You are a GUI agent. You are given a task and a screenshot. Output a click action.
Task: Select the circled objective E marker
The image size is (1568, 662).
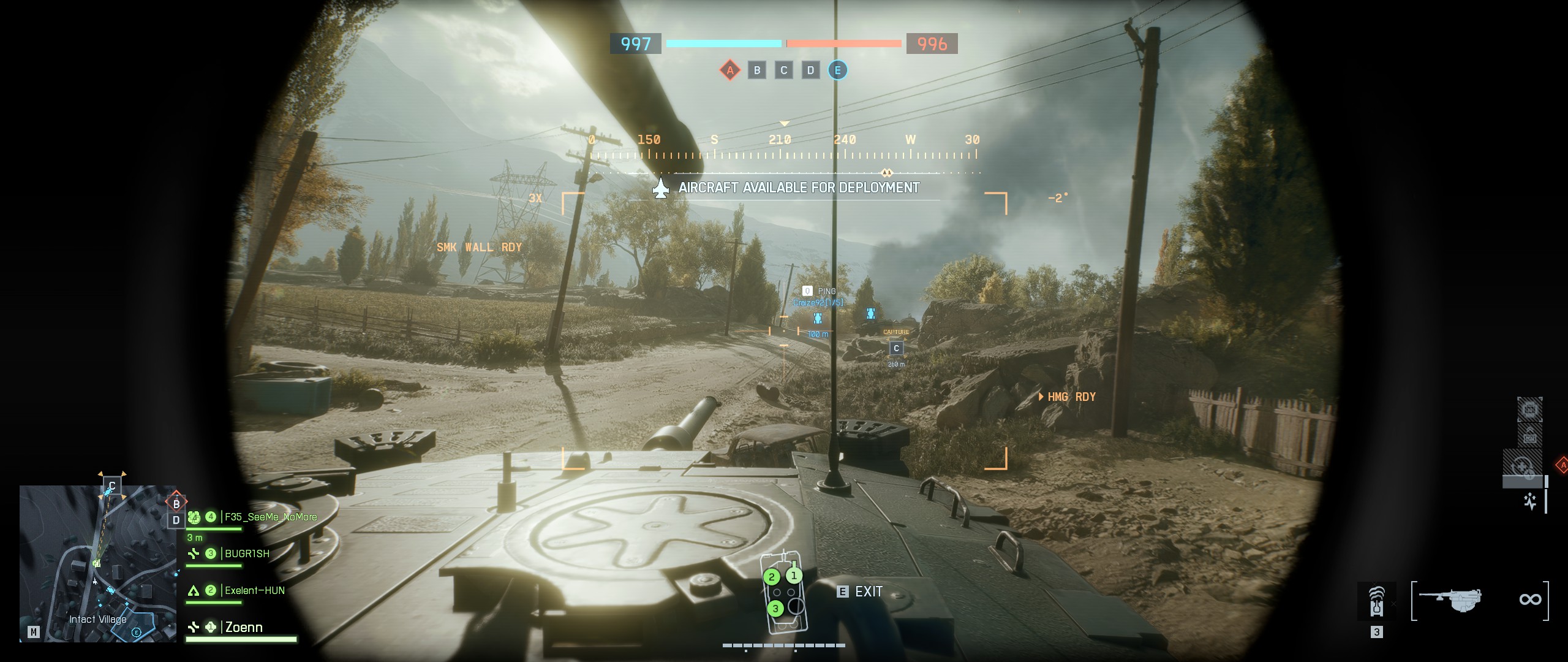(x=837, y=70)
